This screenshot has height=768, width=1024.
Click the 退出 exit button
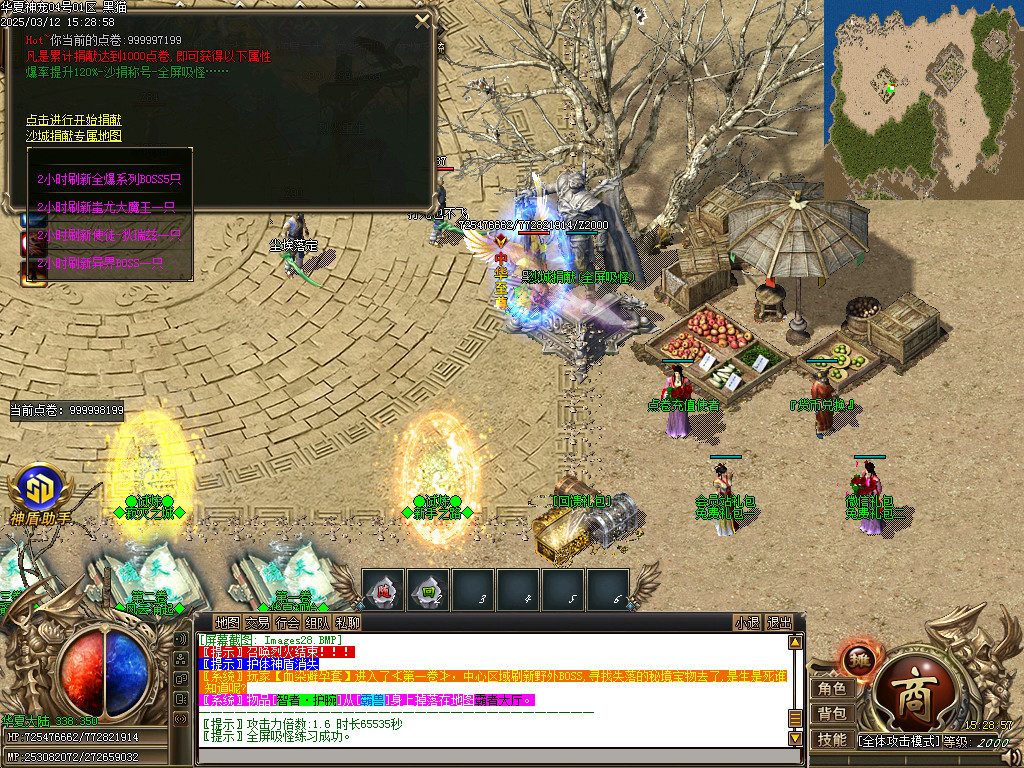pyautogui.click(x=779, y=622)
